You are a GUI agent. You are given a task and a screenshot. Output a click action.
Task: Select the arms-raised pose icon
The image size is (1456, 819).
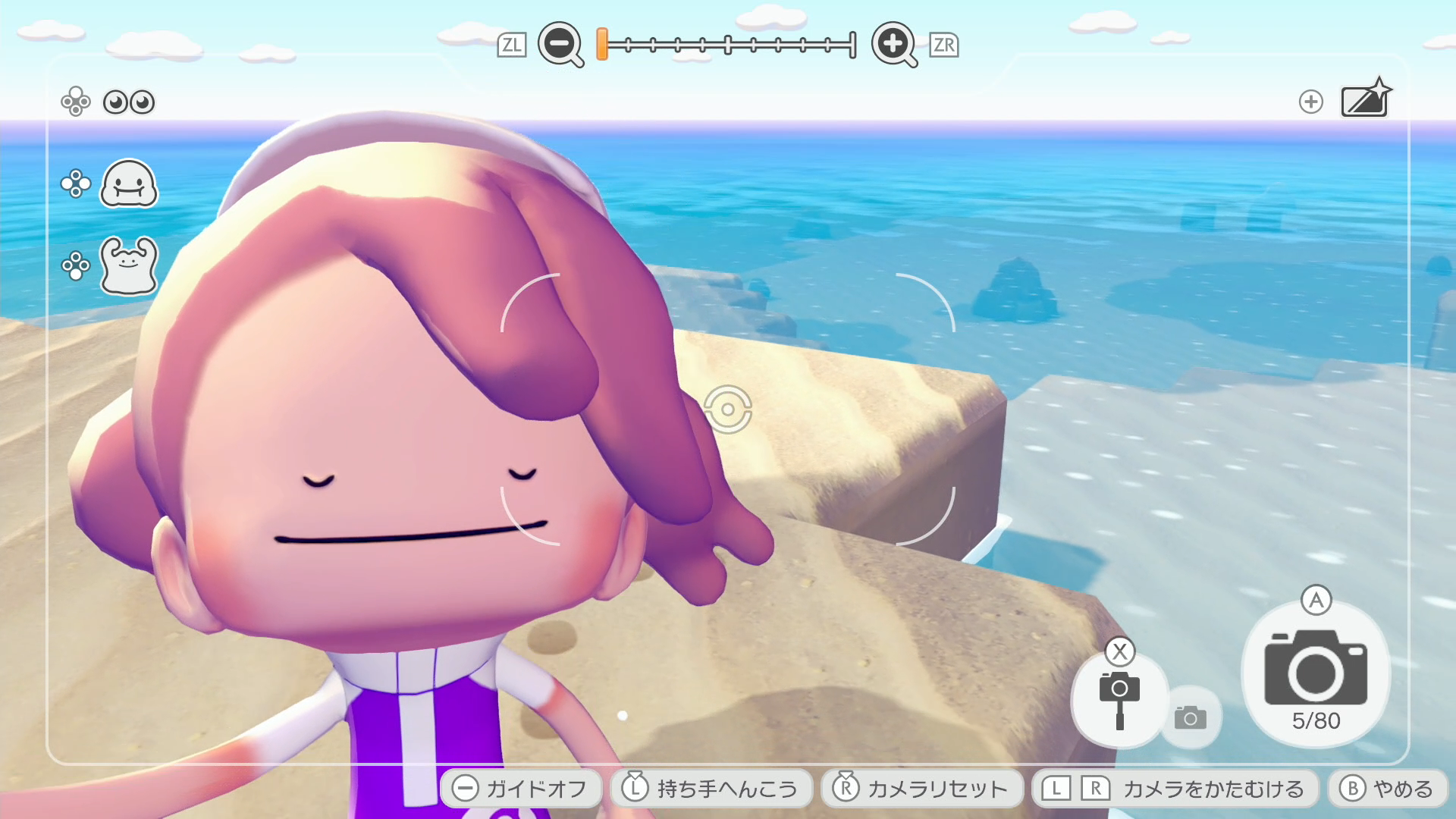click(128, 265)
